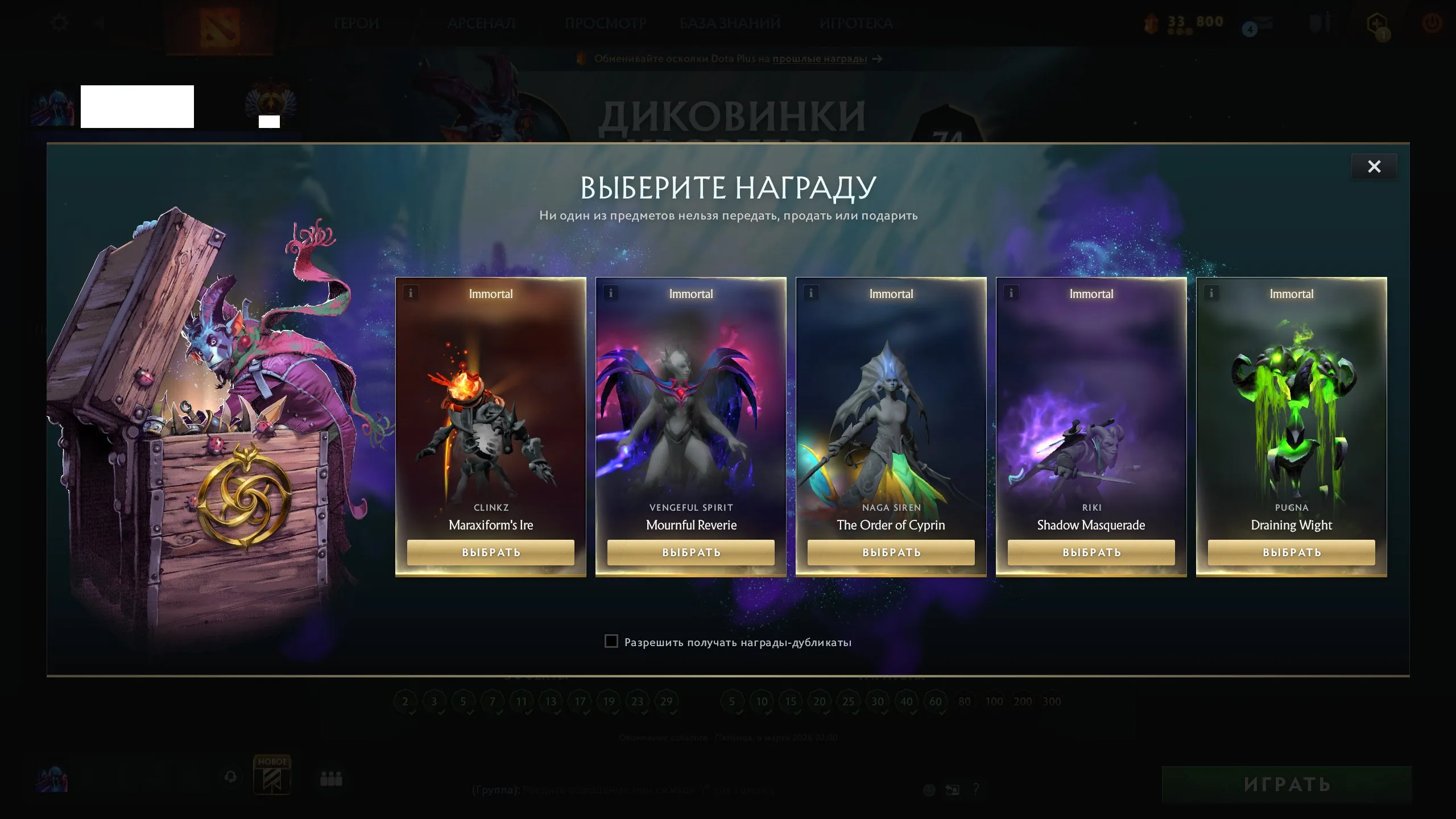Open the info popup on the Riki card
Viewport: 1456px width, 819px height.
point(1010,293)
